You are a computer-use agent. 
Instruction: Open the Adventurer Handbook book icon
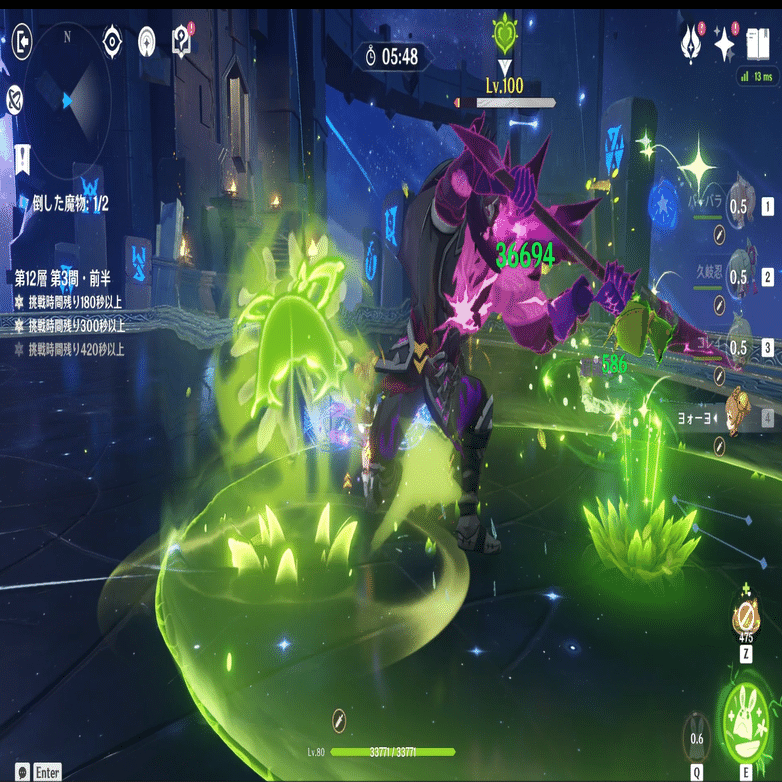(759, 44)
